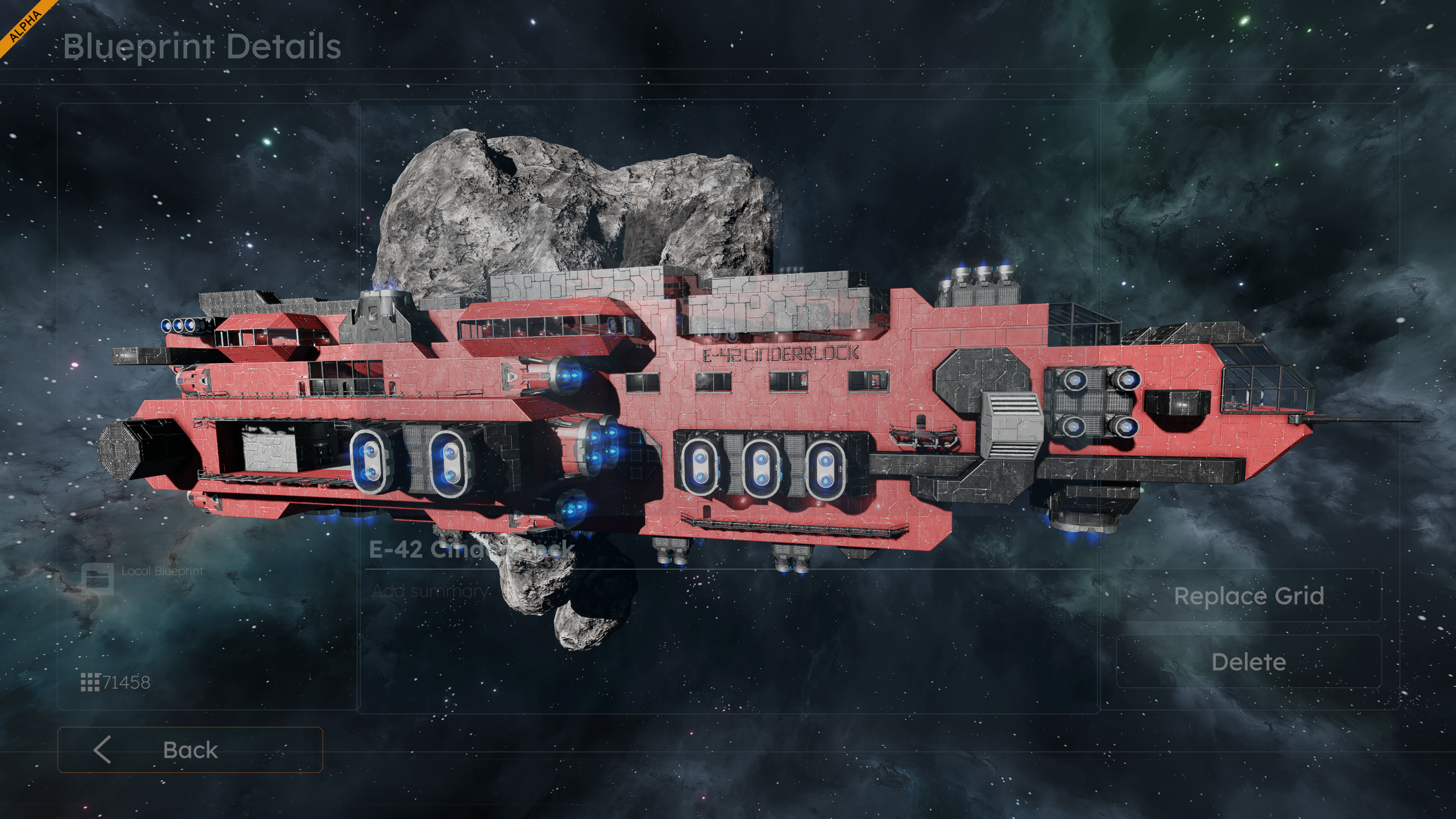Viewport: 1456px width, 819px height.
Task: Go back using the Back button
Action: [190, 750]
